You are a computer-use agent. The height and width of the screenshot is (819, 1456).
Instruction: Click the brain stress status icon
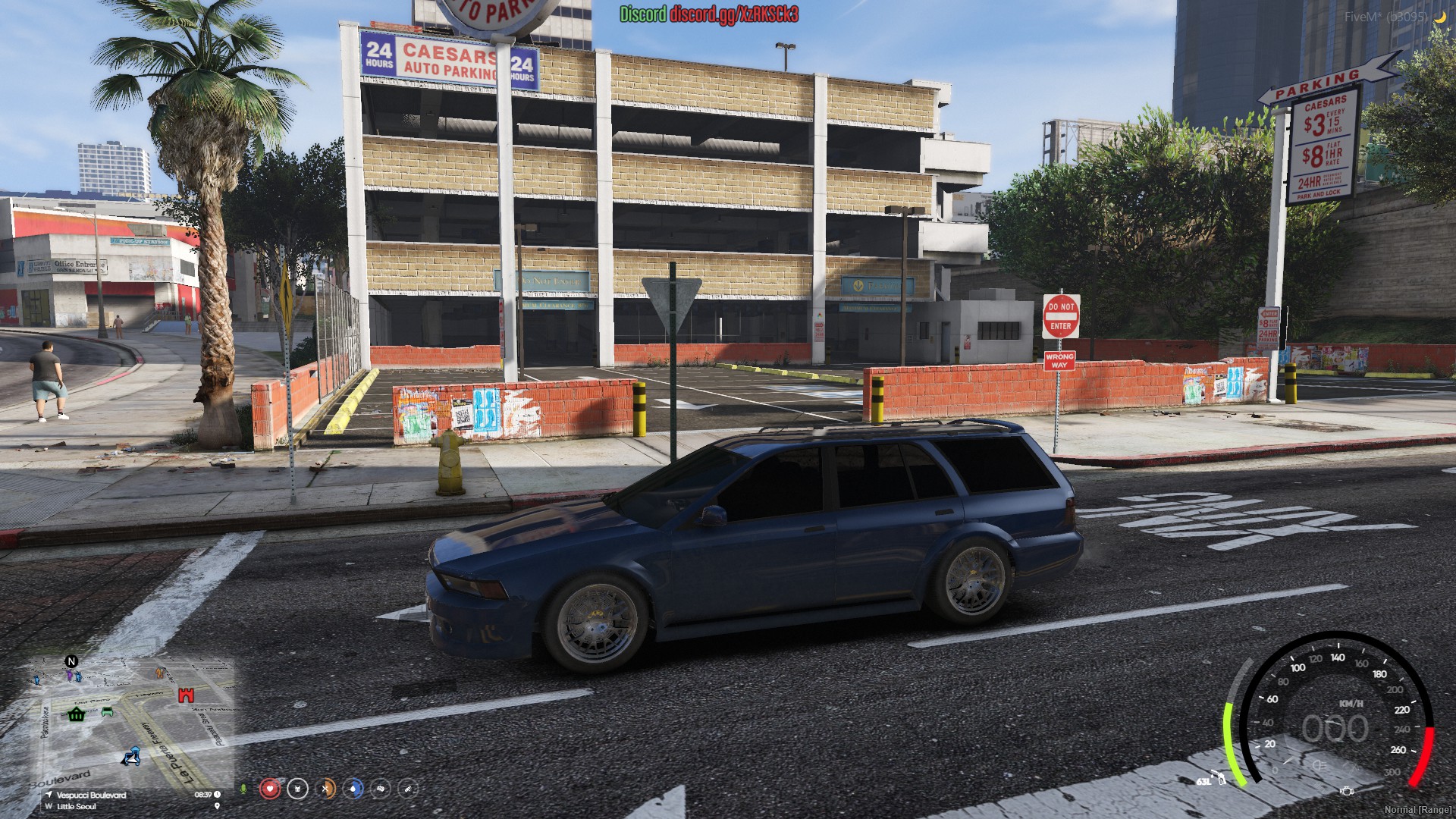point(381,789)
